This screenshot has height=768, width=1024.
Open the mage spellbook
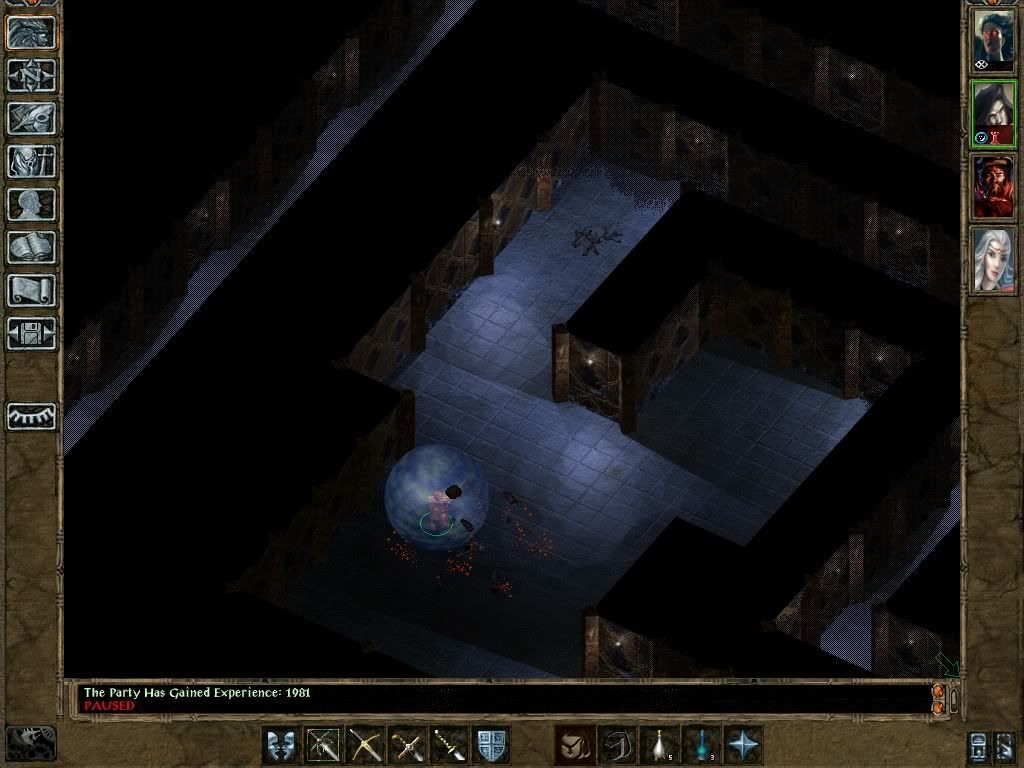coord(31,247)
